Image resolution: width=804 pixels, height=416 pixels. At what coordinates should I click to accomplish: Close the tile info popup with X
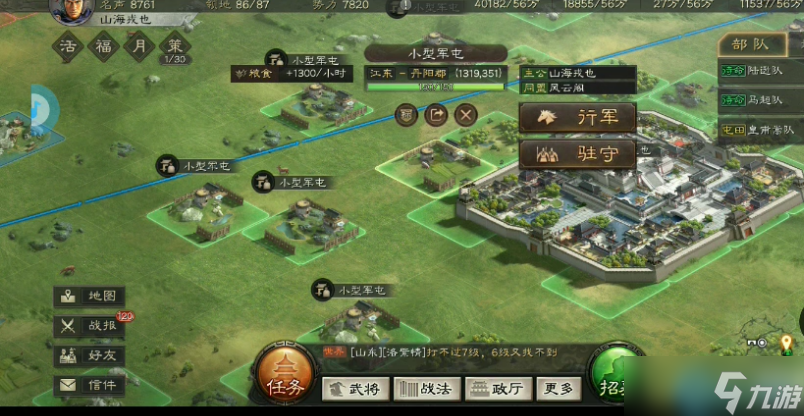click(x=465, y=115)
